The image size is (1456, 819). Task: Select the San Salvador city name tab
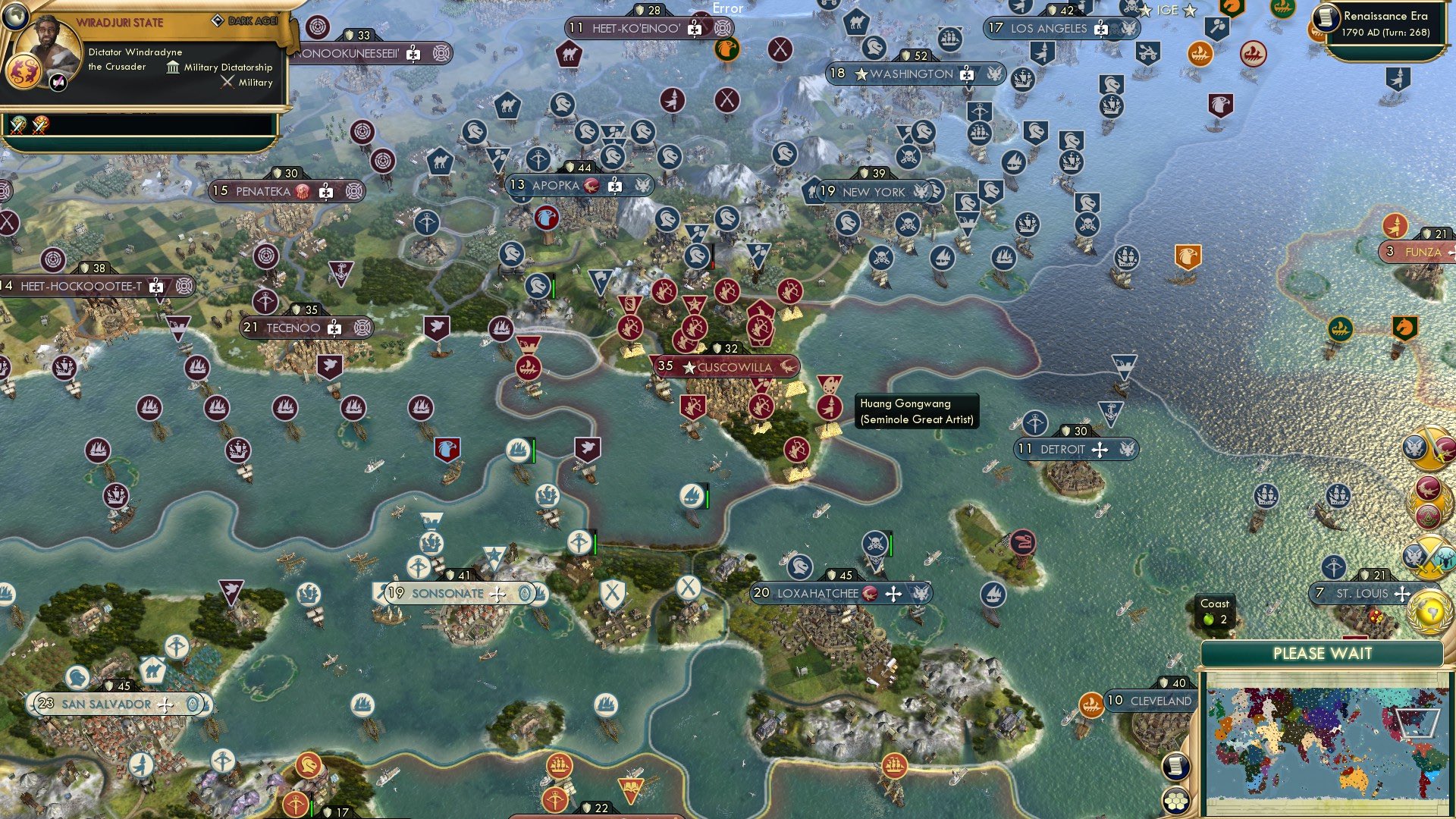(107, 704)
